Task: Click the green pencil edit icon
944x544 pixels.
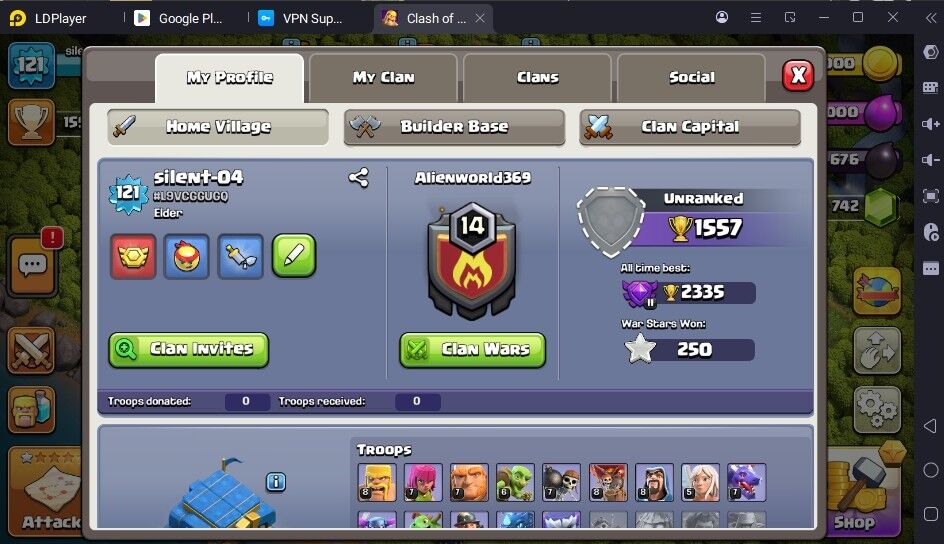Action: pyautogui.click(x=294, y=256)
